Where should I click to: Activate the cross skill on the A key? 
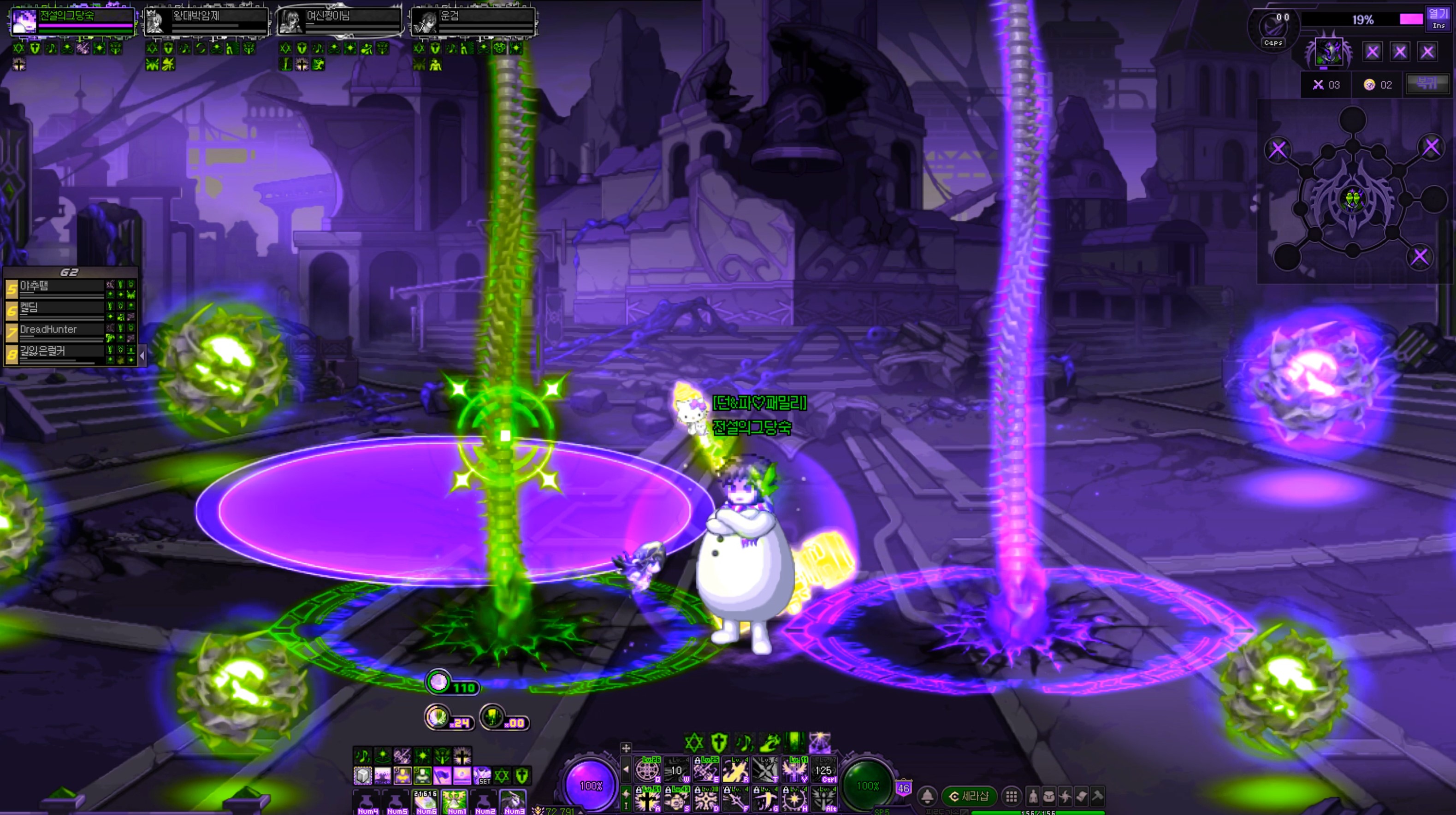click(648, 799)
